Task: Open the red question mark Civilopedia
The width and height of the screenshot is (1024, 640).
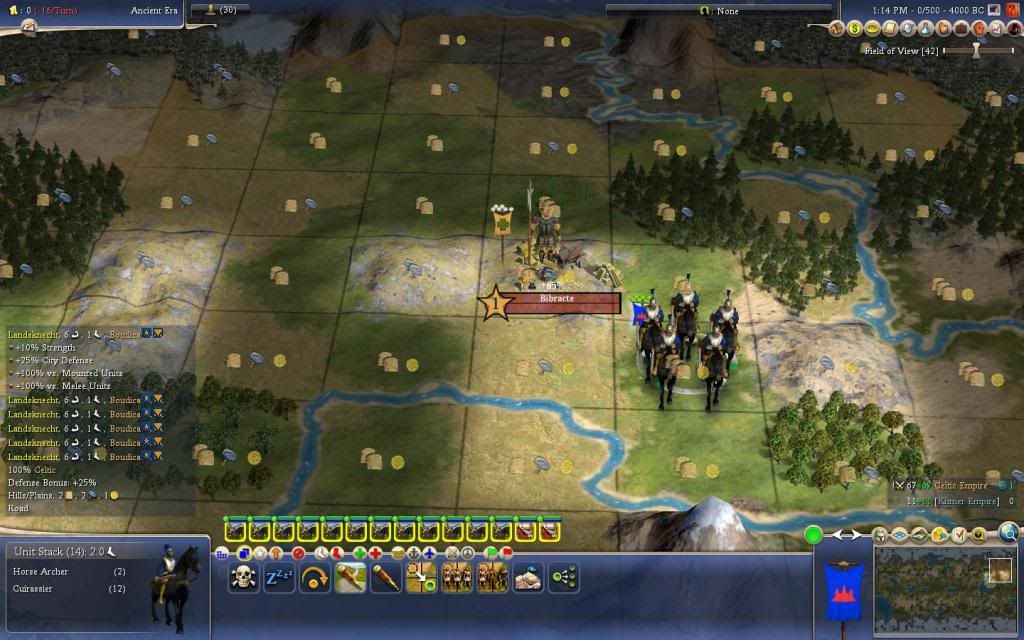Action: tap(1012, 10)
